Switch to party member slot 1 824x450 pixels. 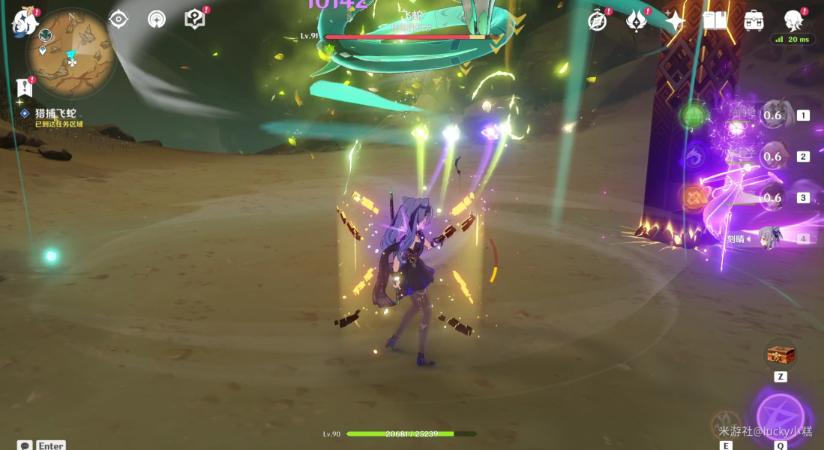(771, 116)
